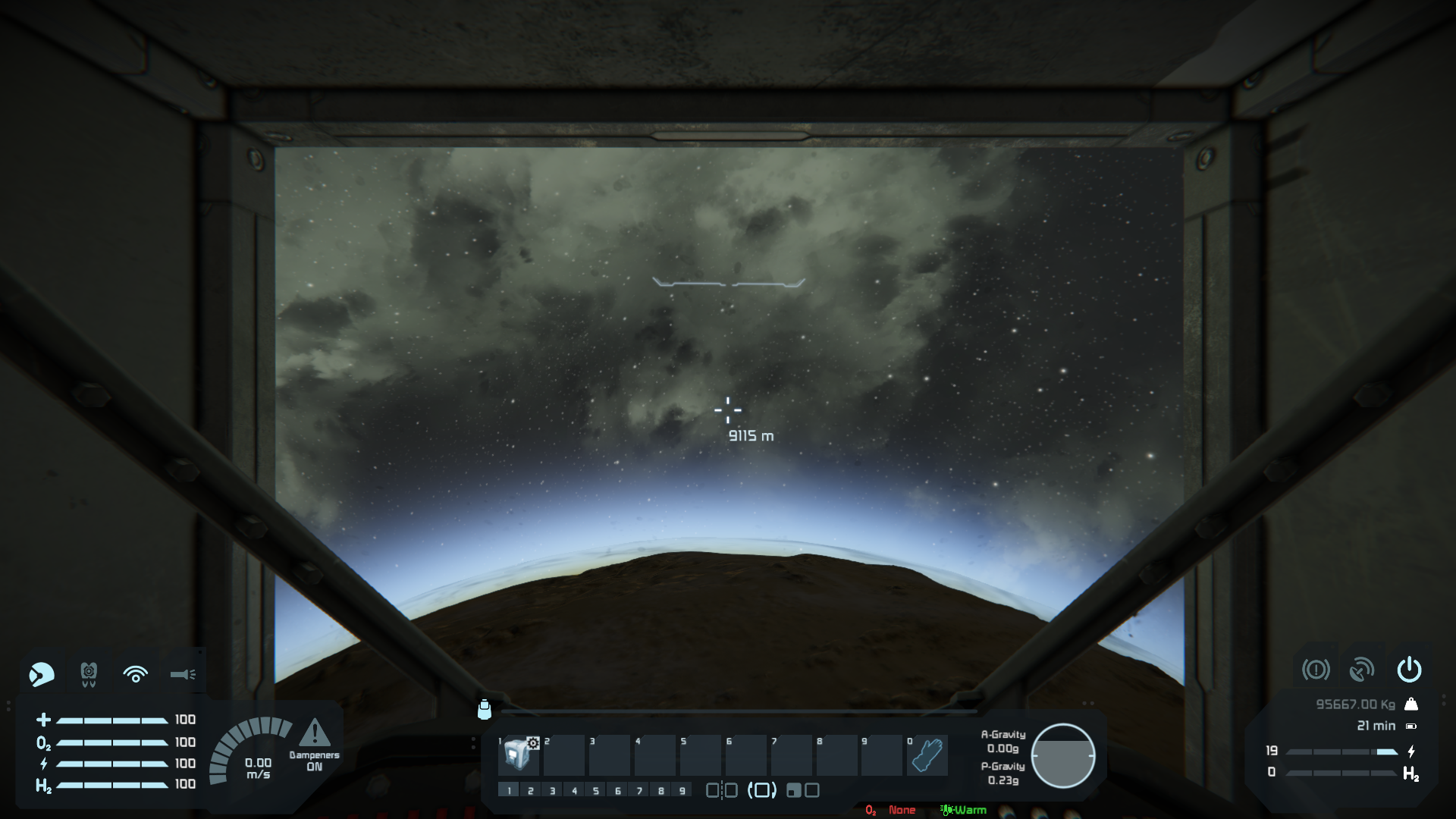The width and height of the screenshot is (1456, 819).
Task: Toggle the Dampeners warning indicator
Action: pyautogui.click(x=314, y=734)
